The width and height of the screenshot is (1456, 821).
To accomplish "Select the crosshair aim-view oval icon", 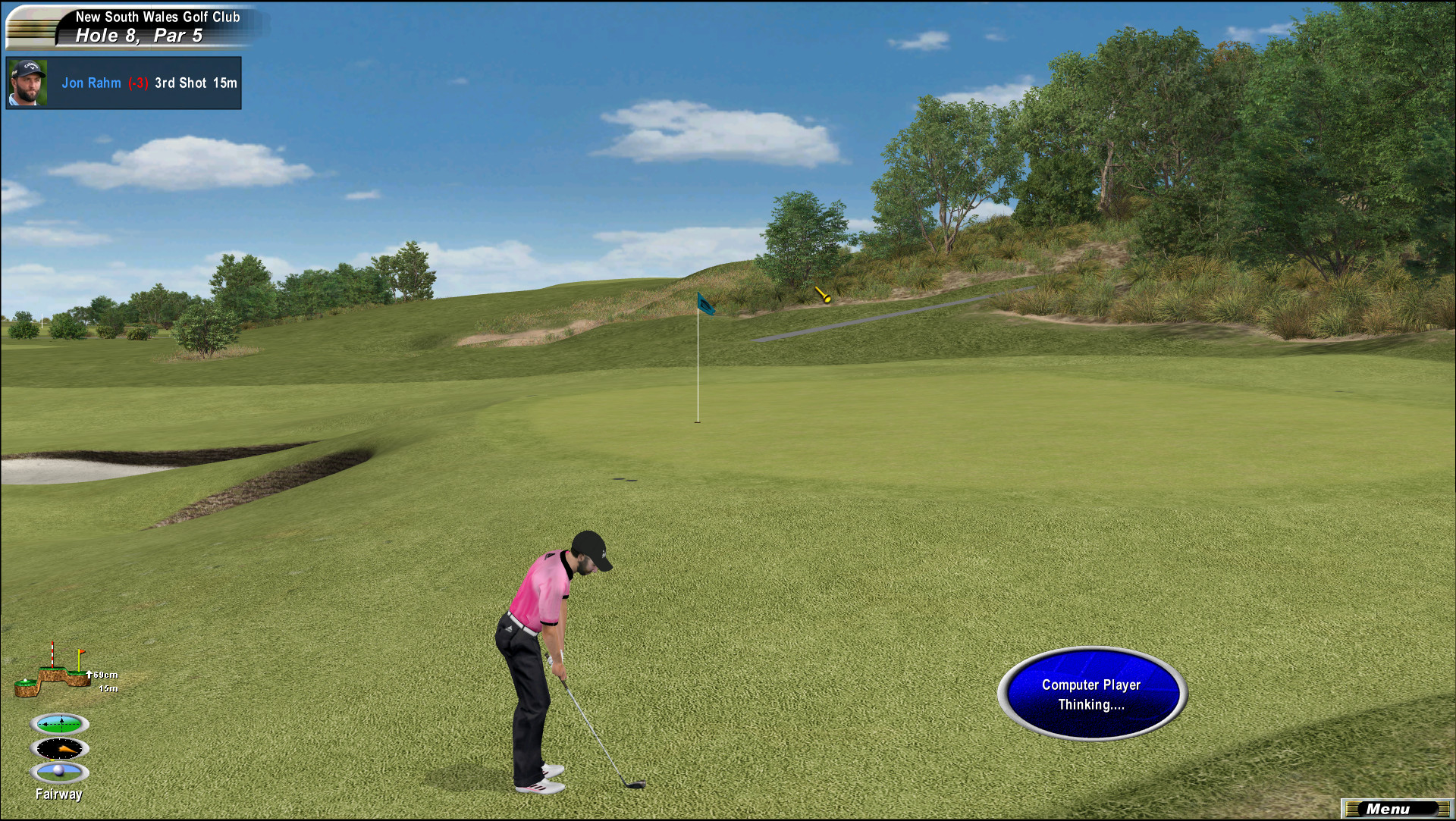I will click(x=60, y=724).
